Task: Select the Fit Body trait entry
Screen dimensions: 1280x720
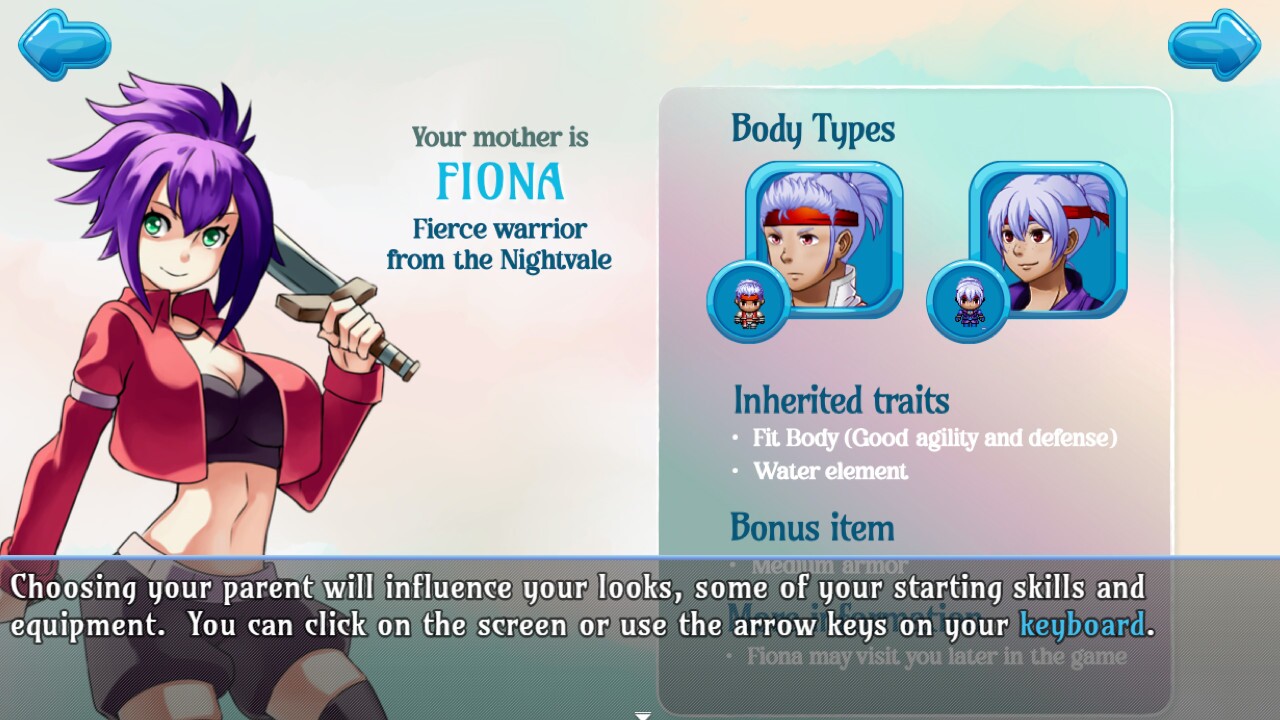Action: 932,438
